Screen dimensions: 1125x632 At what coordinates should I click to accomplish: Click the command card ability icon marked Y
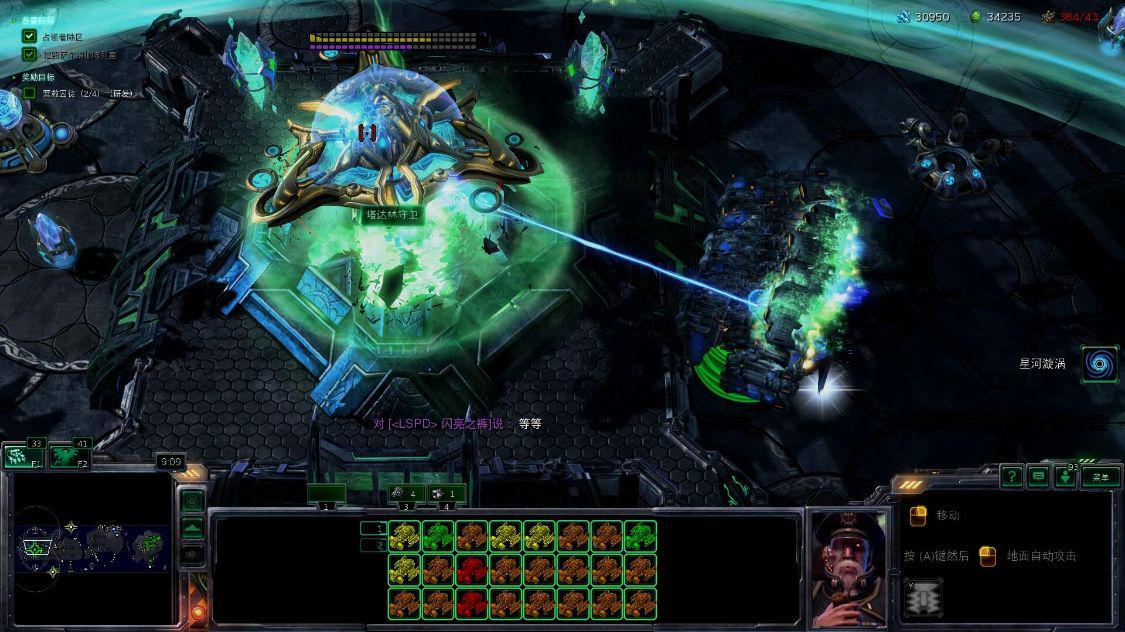click(x=923, y=598)
